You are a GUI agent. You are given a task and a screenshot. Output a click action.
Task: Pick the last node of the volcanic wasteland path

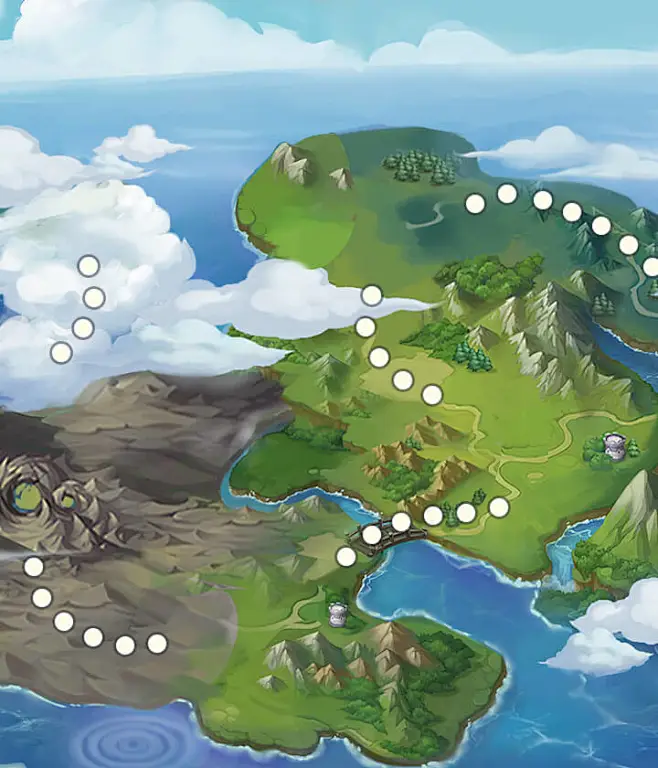coord(157,644)
